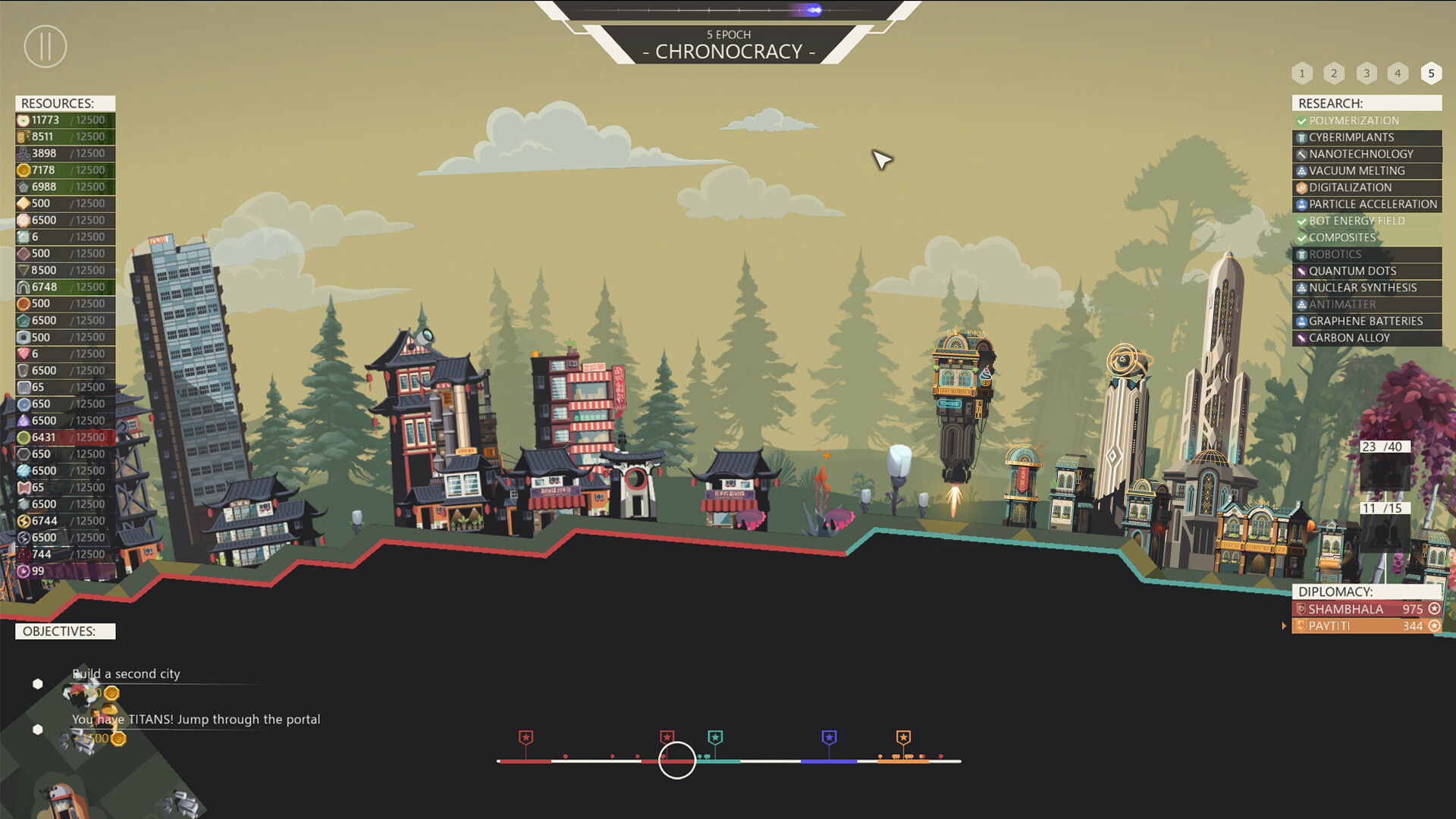
Task: Begin Nuclear Synthesis research
Action: 1367,287
